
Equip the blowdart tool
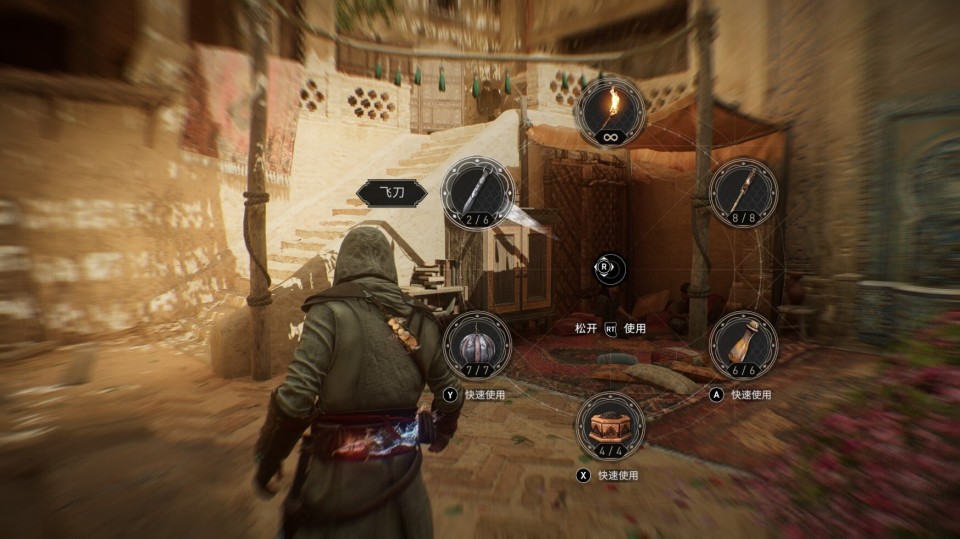(743, 192)
